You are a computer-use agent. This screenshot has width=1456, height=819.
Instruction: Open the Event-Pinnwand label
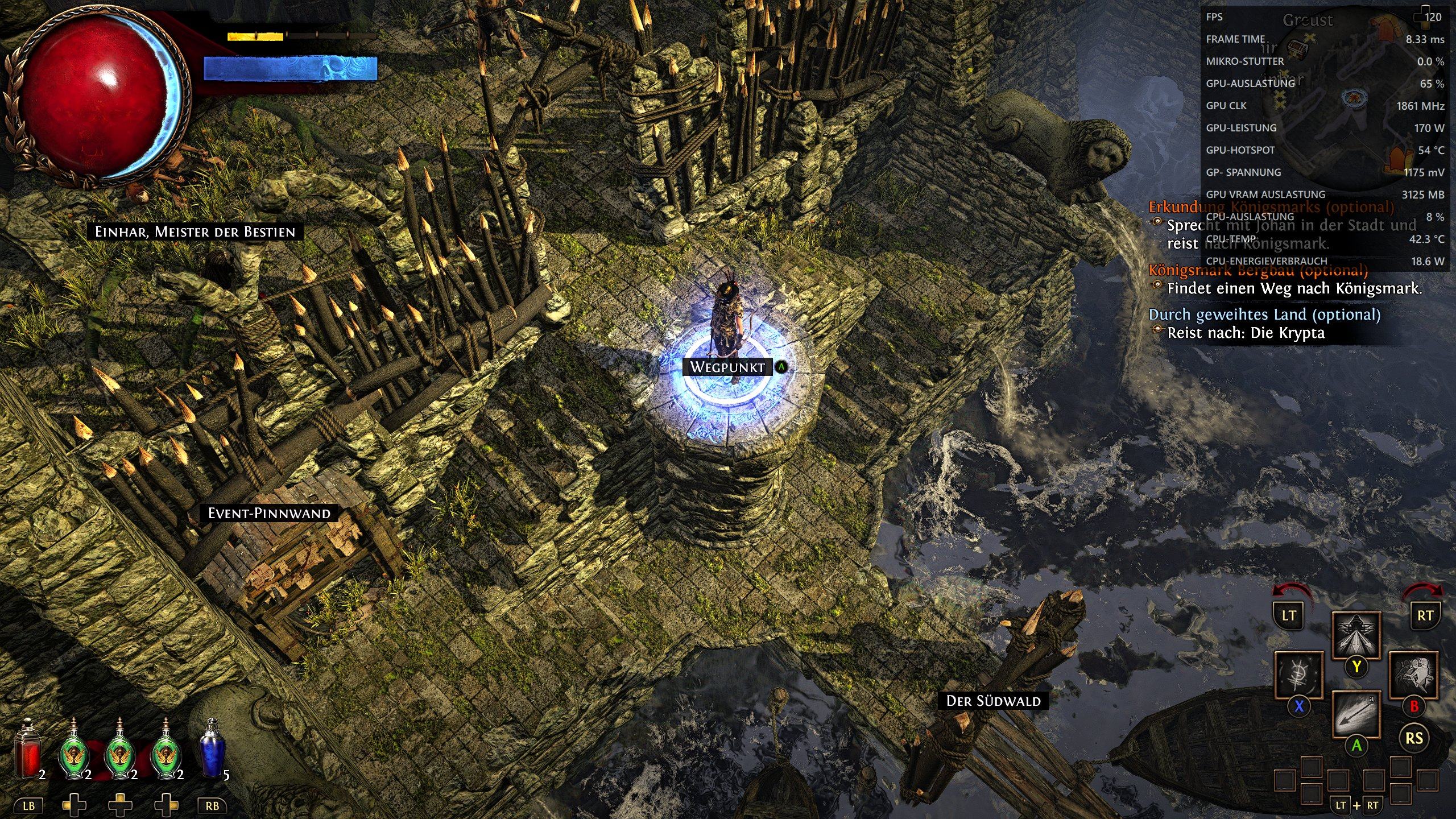point(269,514)
